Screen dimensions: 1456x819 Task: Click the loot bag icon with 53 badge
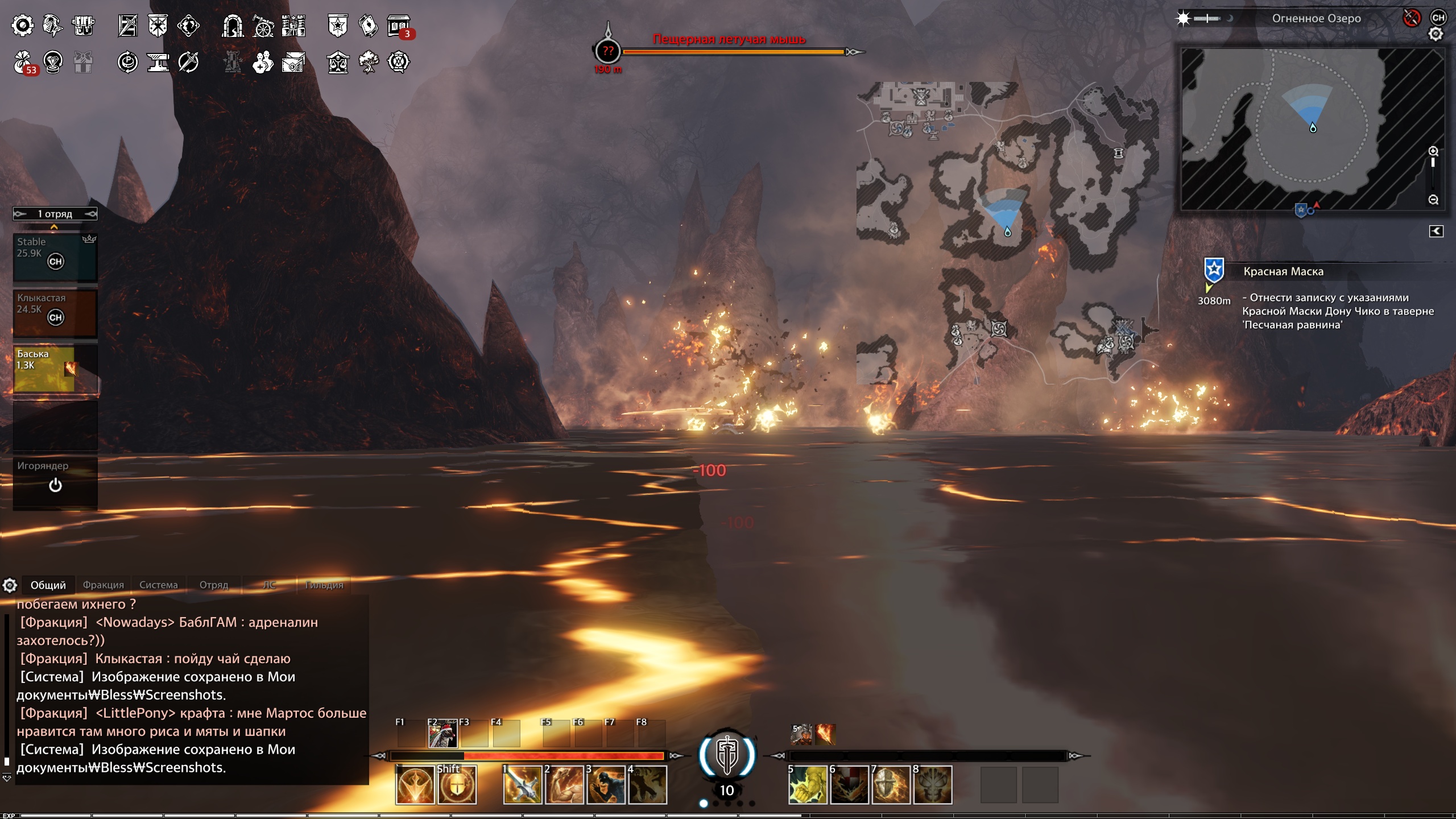pyautogui.click(x=23, y=62)
